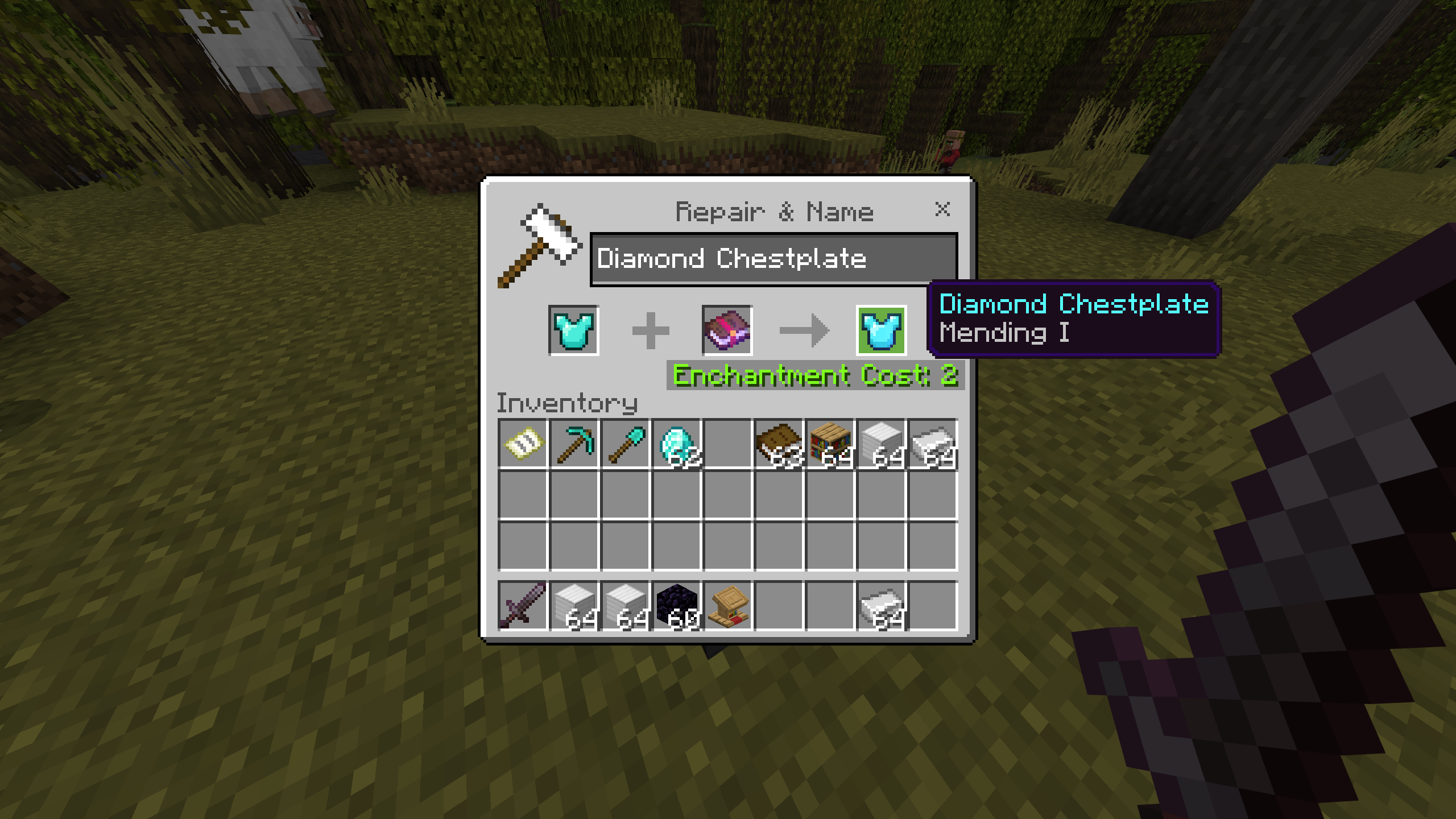
Task: Select the input diamond chestplate slot
Action: (573, 330)
